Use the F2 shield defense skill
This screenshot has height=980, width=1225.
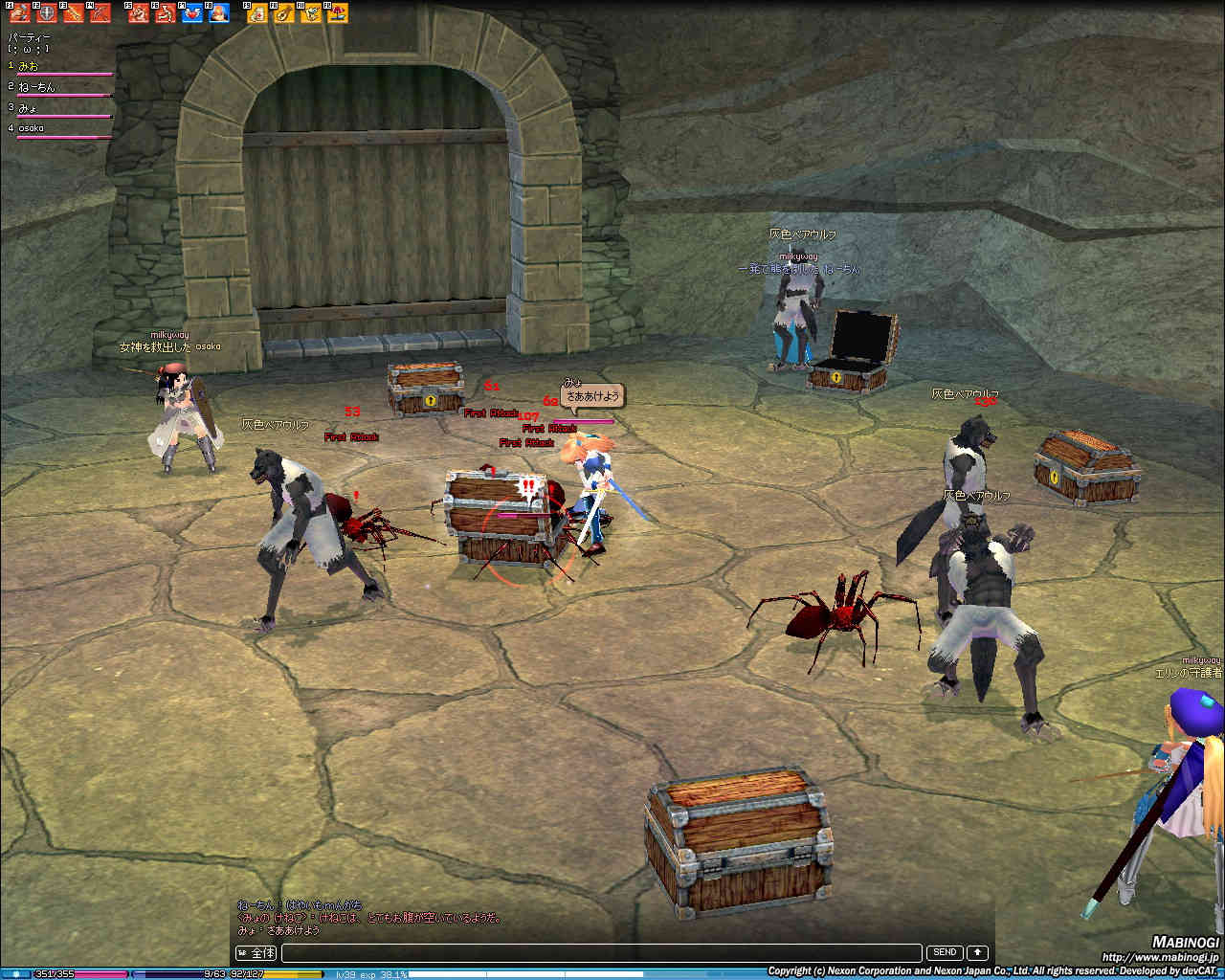pyautogui.click(x=47, y=13)
